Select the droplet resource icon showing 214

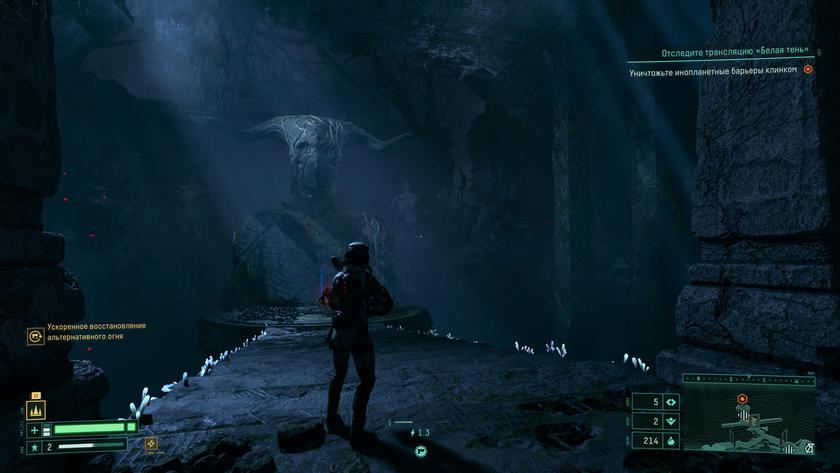click(670, 440)
